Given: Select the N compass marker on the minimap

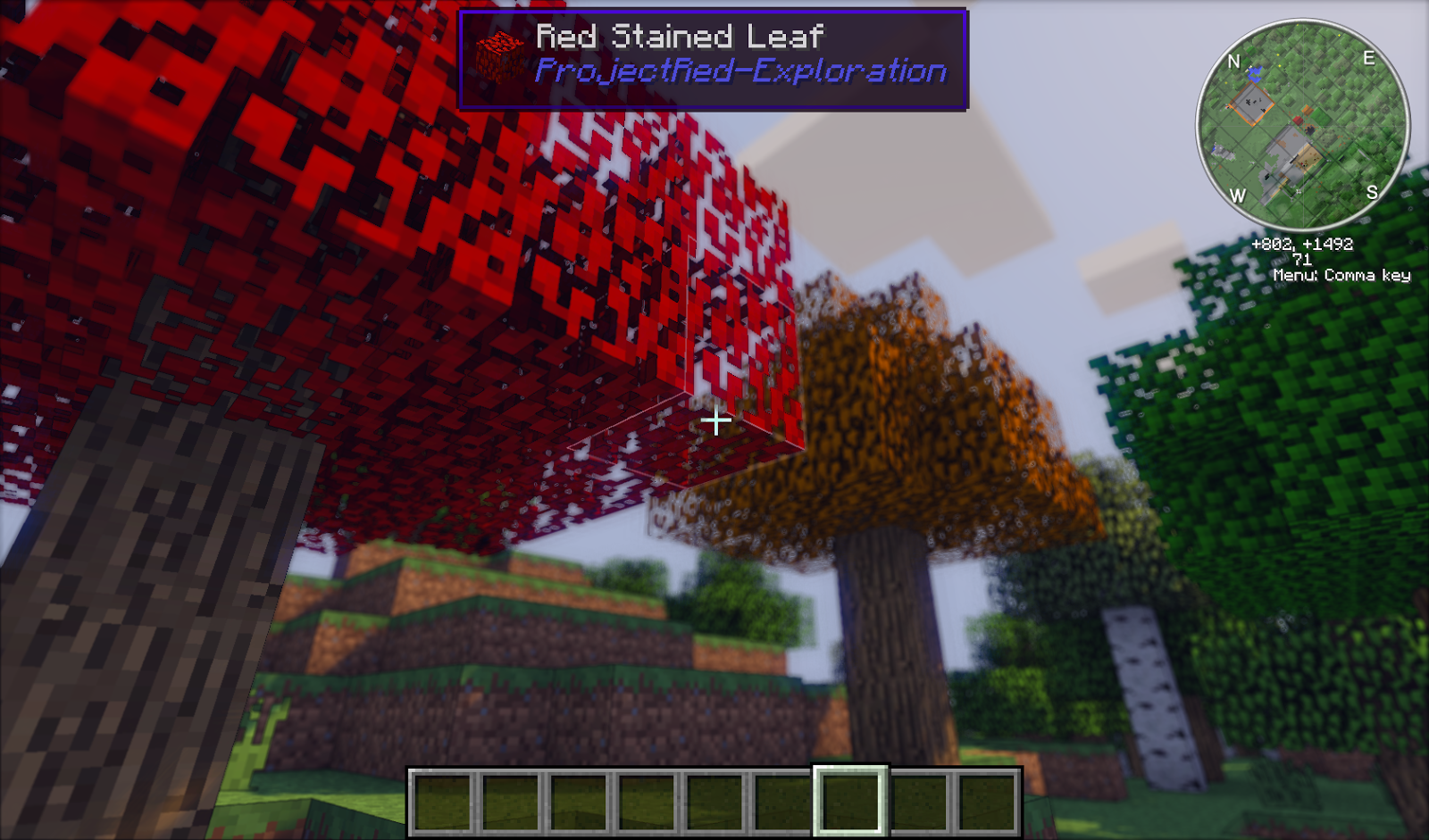Looking at the screenshot, I should pyautogui.click(x=1235, y=61).
